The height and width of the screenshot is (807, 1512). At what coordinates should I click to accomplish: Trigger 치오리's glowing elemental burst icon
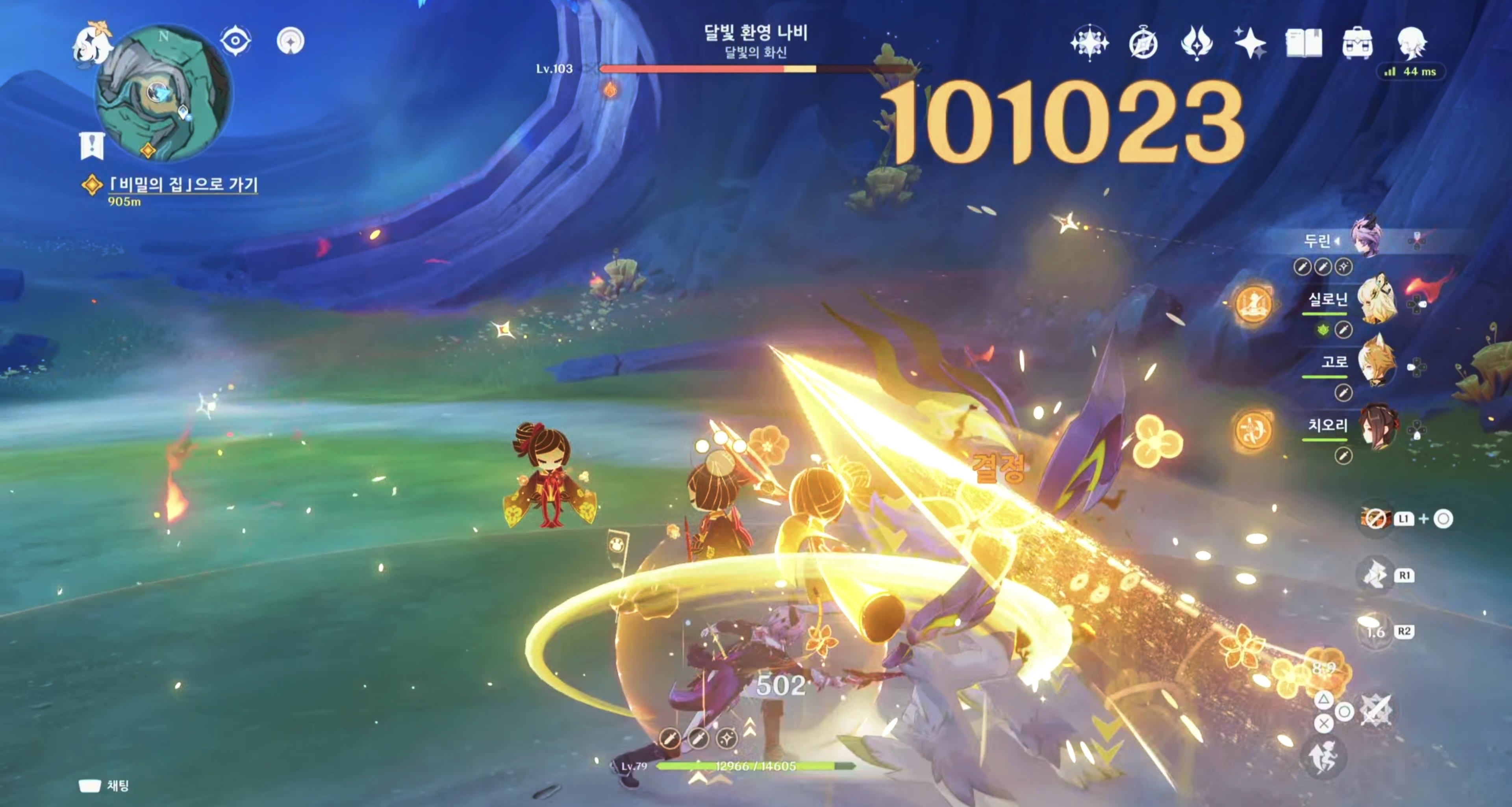click(1253, 430)
